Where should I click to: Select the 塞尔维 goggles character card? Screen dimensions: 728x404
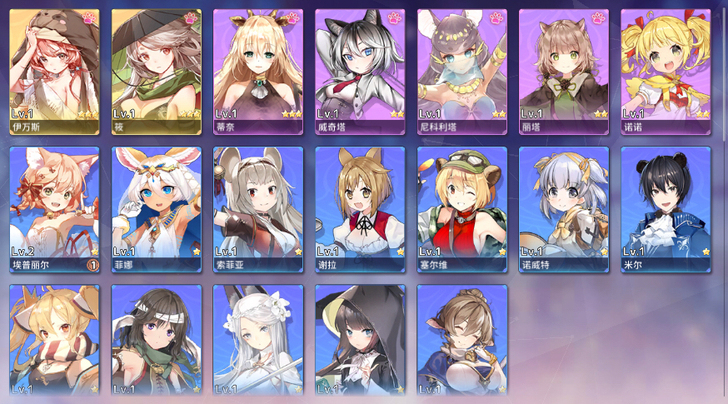click(461, 208)
